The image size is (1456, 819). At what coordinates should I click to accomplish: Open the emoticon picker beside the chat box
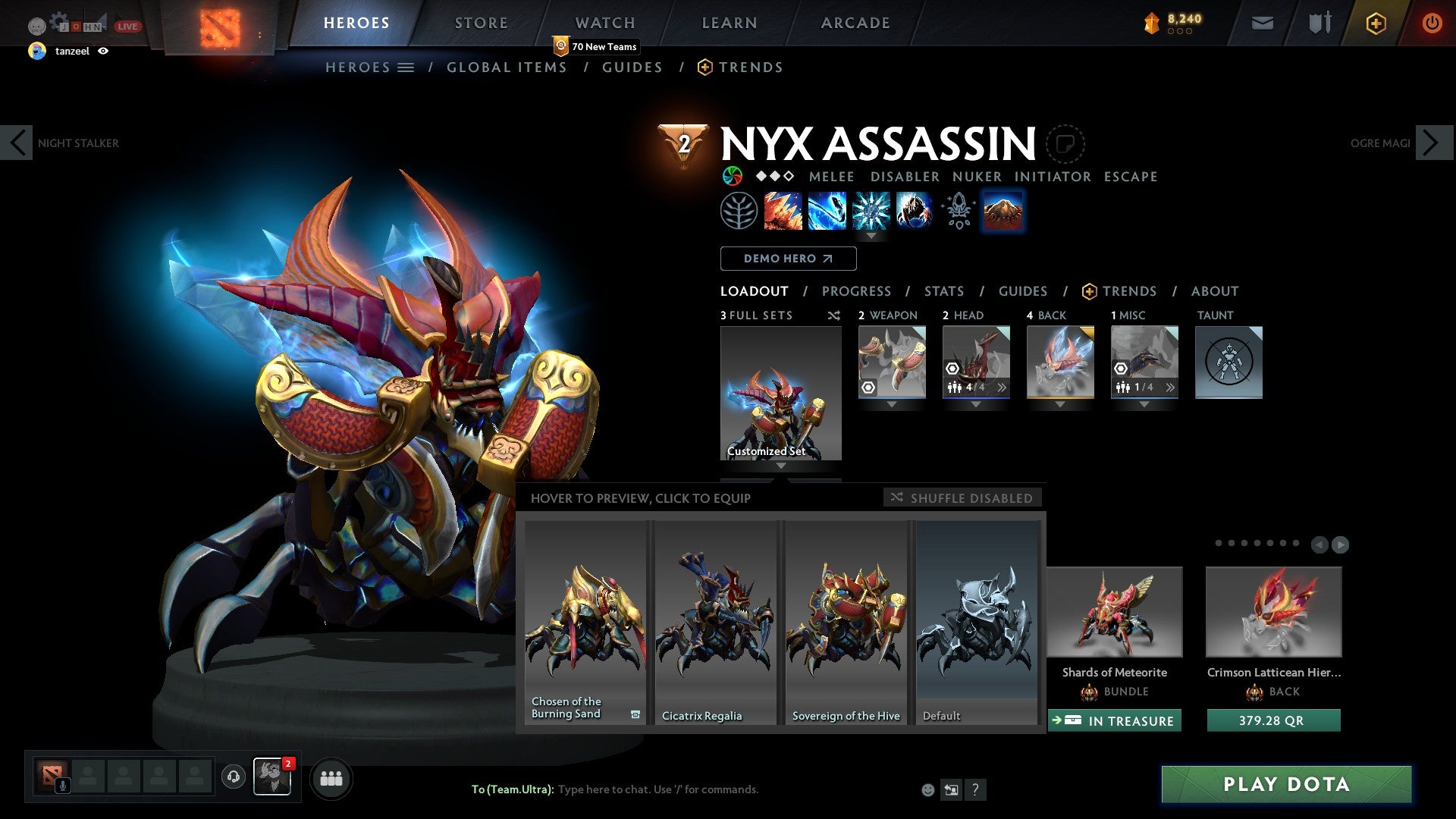coord(927,789)
